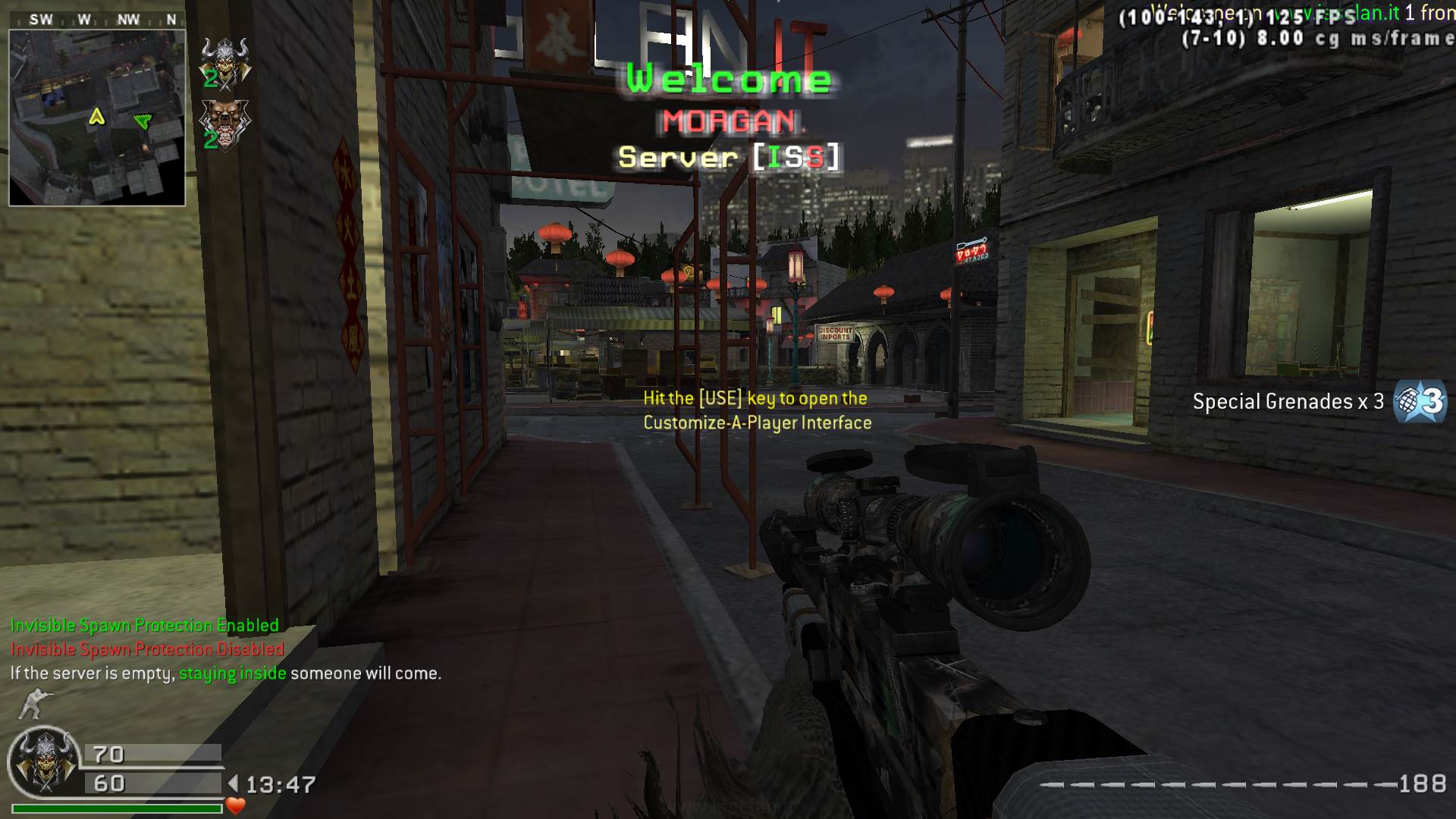Click the minimap in the corner
This screenshot has width=1456, height=819.
[97, 118]
